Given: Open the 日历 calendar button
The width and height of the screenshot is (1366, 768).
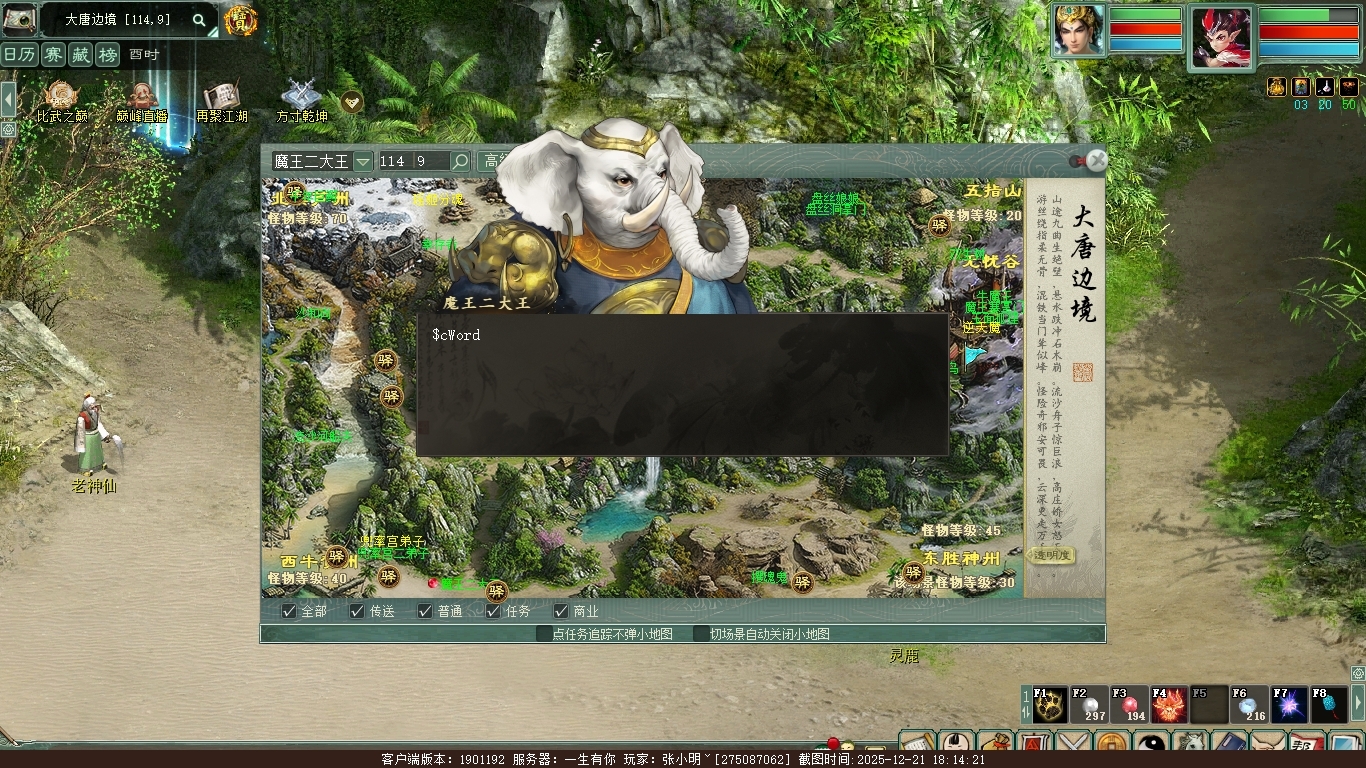Looking at the screenshot, I should 19,55.
